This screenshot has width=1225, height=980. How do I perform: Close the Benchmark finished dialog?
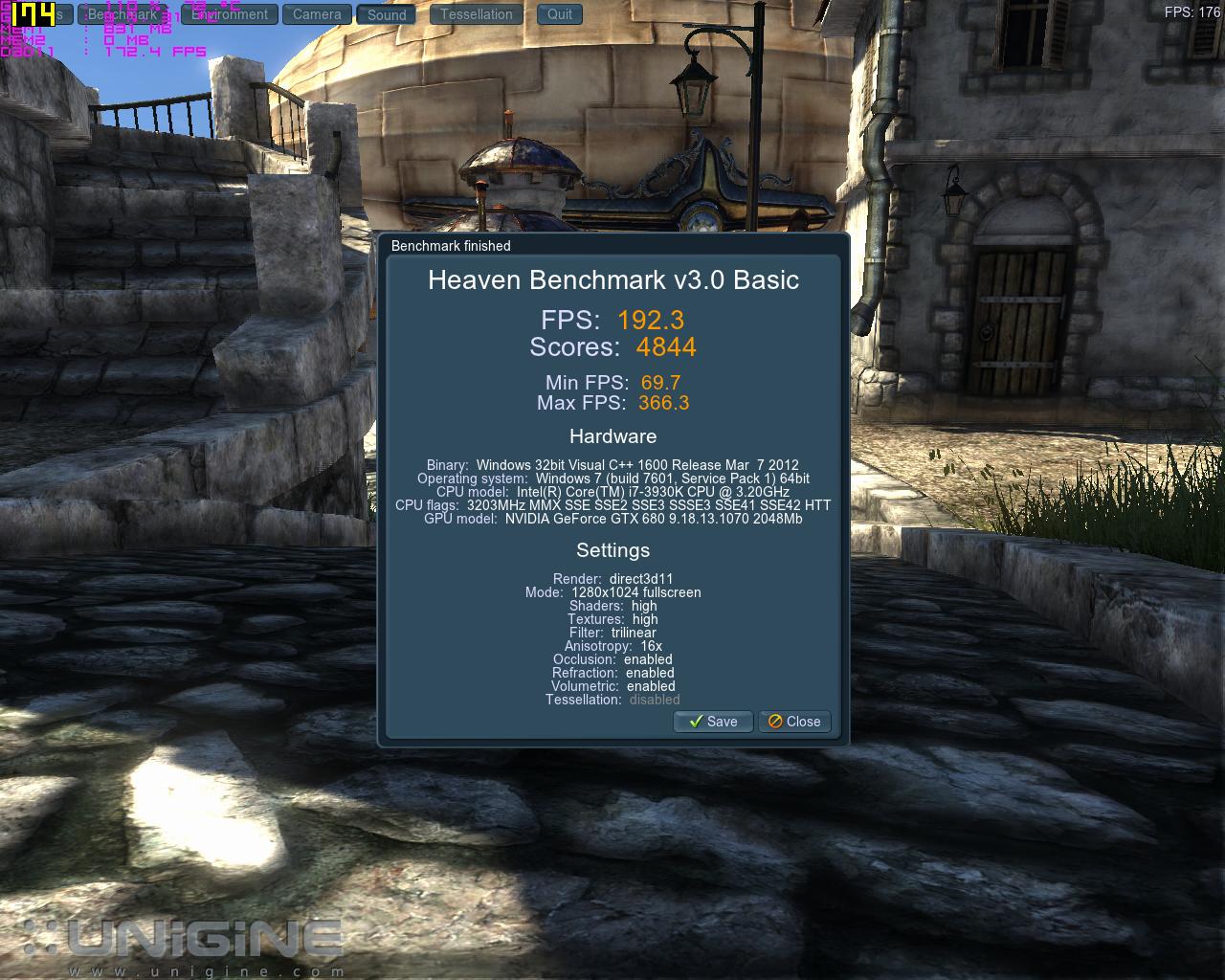[x=794, y=722]
